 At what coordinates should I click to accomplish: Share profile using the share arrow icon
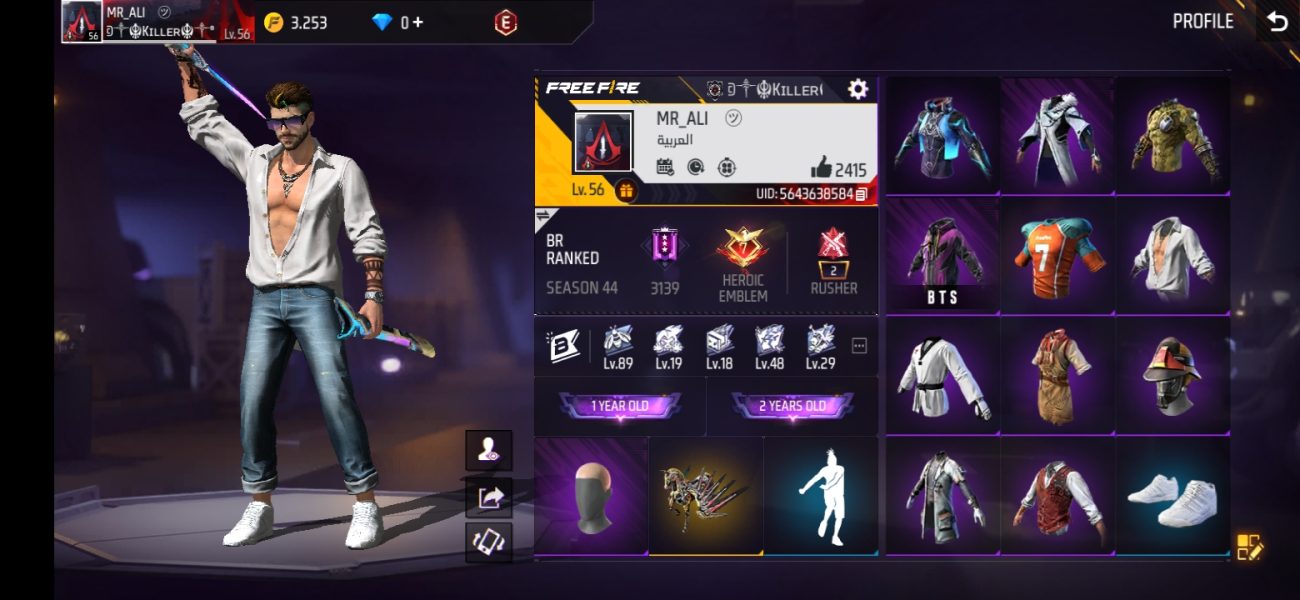(489, 497)
